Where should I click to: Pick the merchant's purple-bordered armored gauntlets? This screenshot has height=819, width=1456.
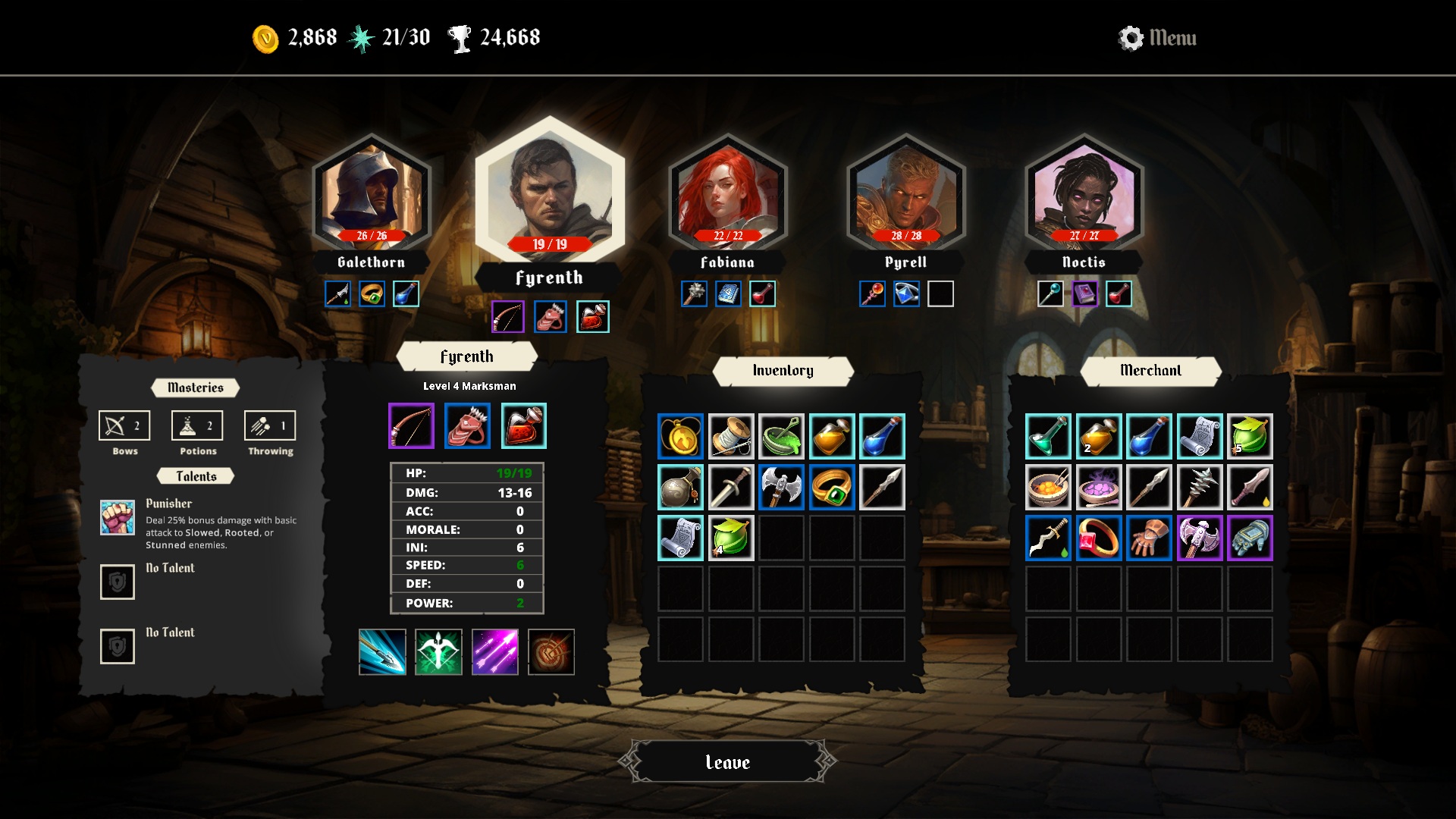1250,538
